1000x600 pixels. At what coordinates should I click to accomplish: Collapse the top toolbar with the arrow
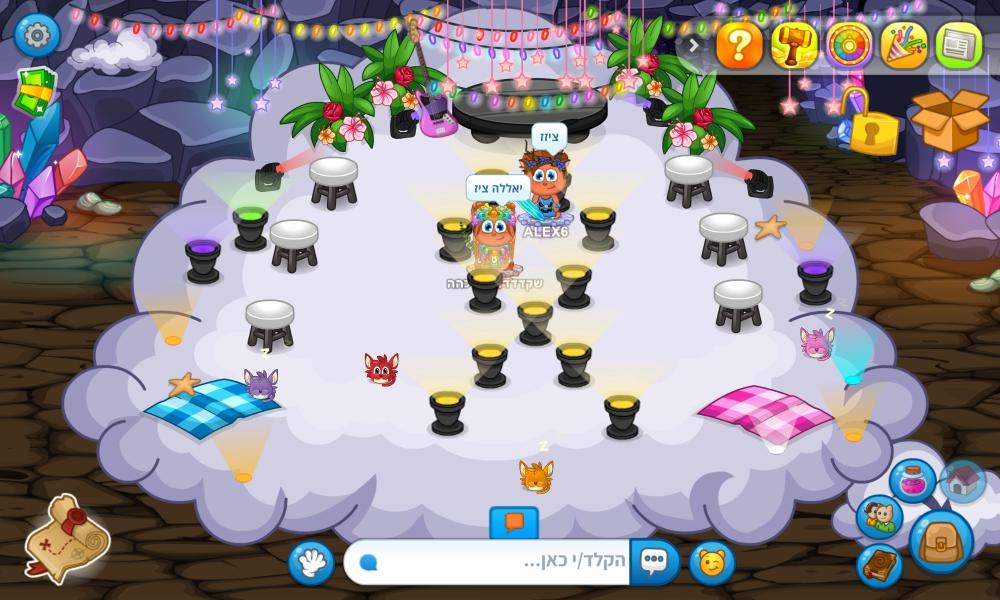coord(693,45)
